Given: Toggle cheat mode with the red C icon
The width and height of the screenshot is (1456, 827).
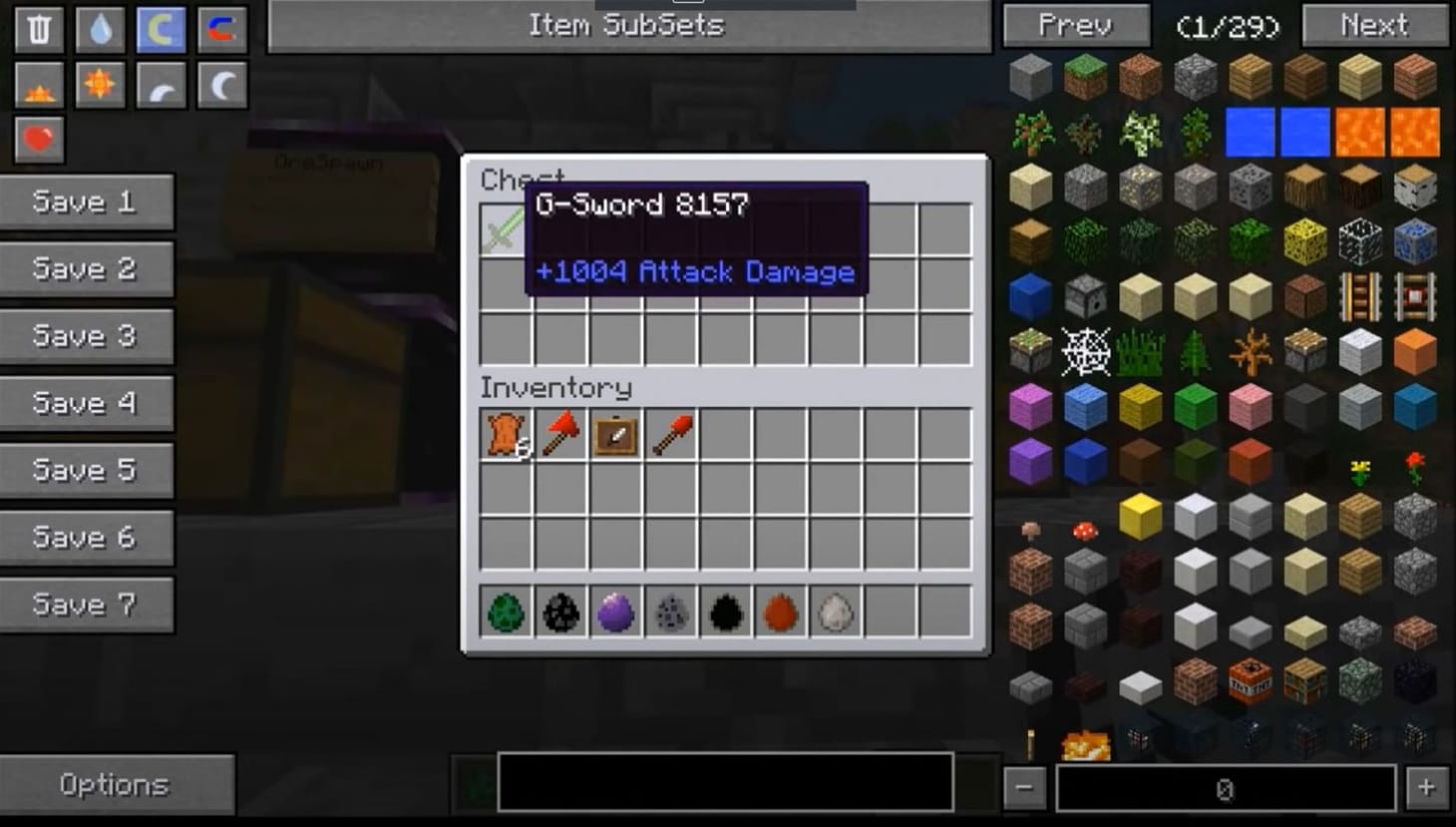Looking at the screenshot, I should coord(221,28).
